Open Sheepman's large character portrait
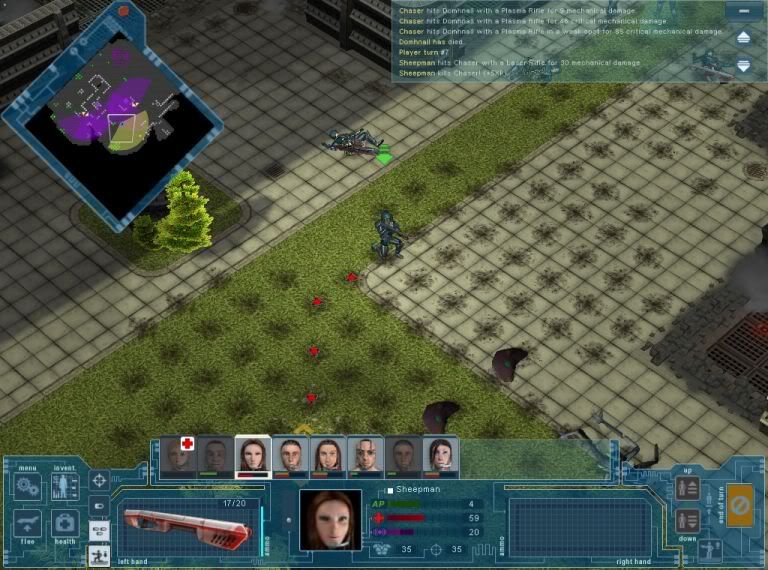The image size is (768, 570). coord(330,520)
